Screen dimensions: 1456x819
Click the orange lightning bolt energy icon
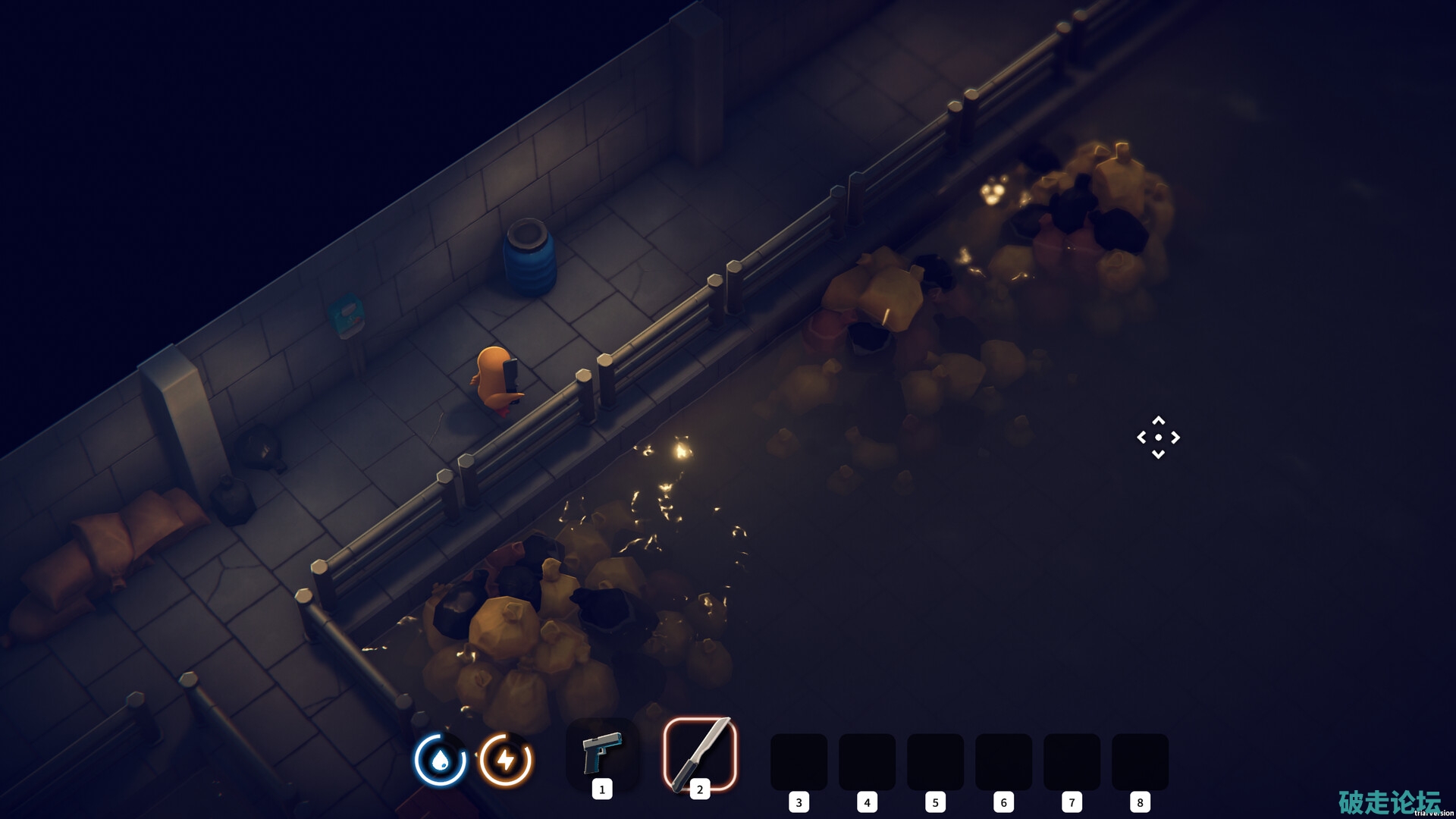tap(506, 759)
